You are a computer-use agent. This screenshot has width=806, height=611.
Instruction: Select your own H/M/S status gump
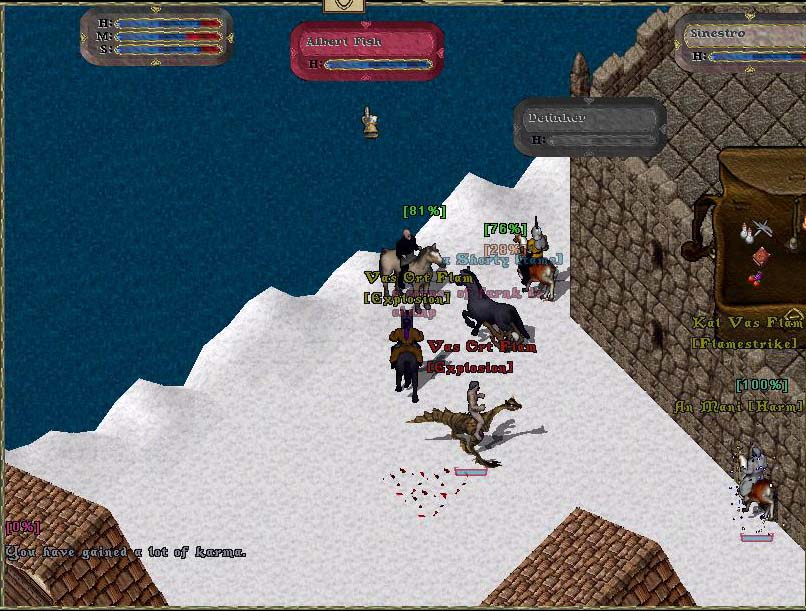156,35
